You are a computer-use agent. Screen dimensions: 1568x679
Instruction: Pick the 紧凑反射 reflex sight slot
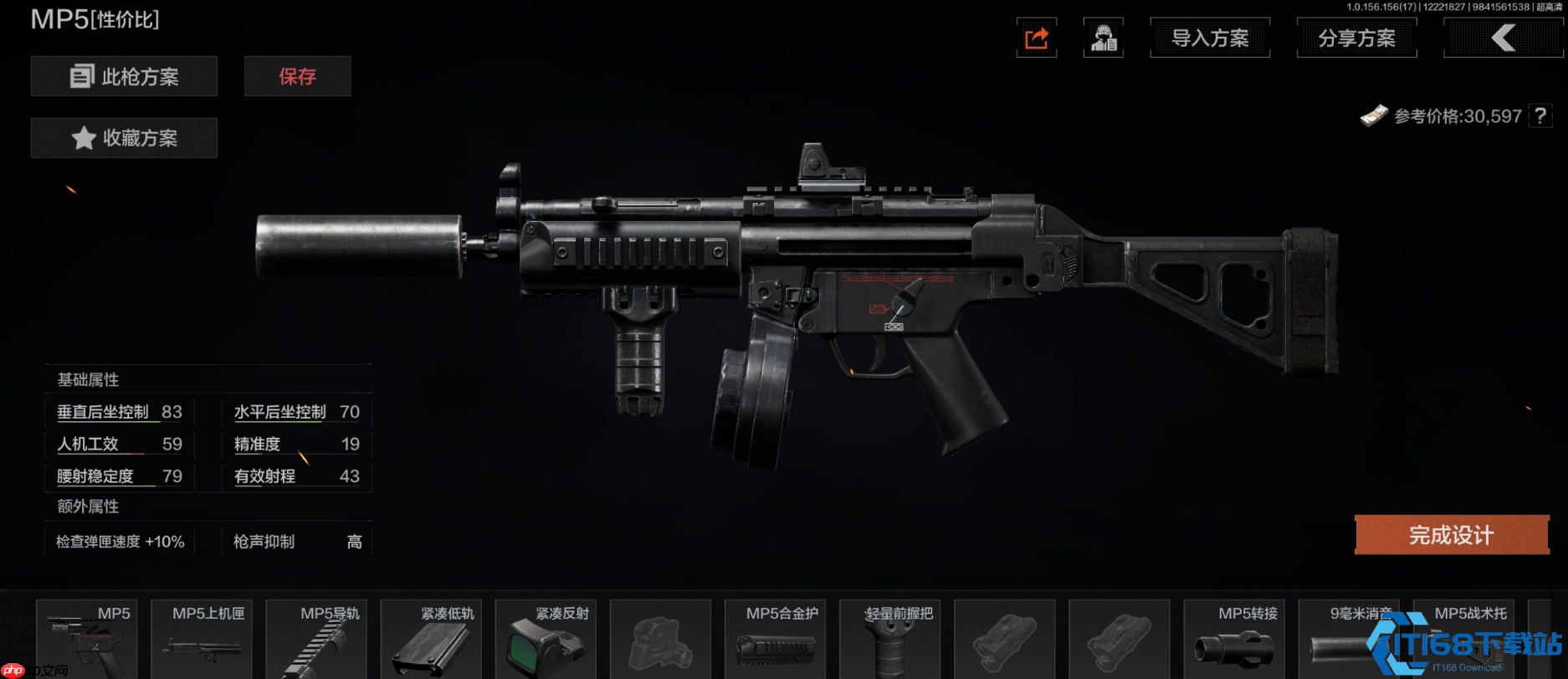tap(546, 640)
